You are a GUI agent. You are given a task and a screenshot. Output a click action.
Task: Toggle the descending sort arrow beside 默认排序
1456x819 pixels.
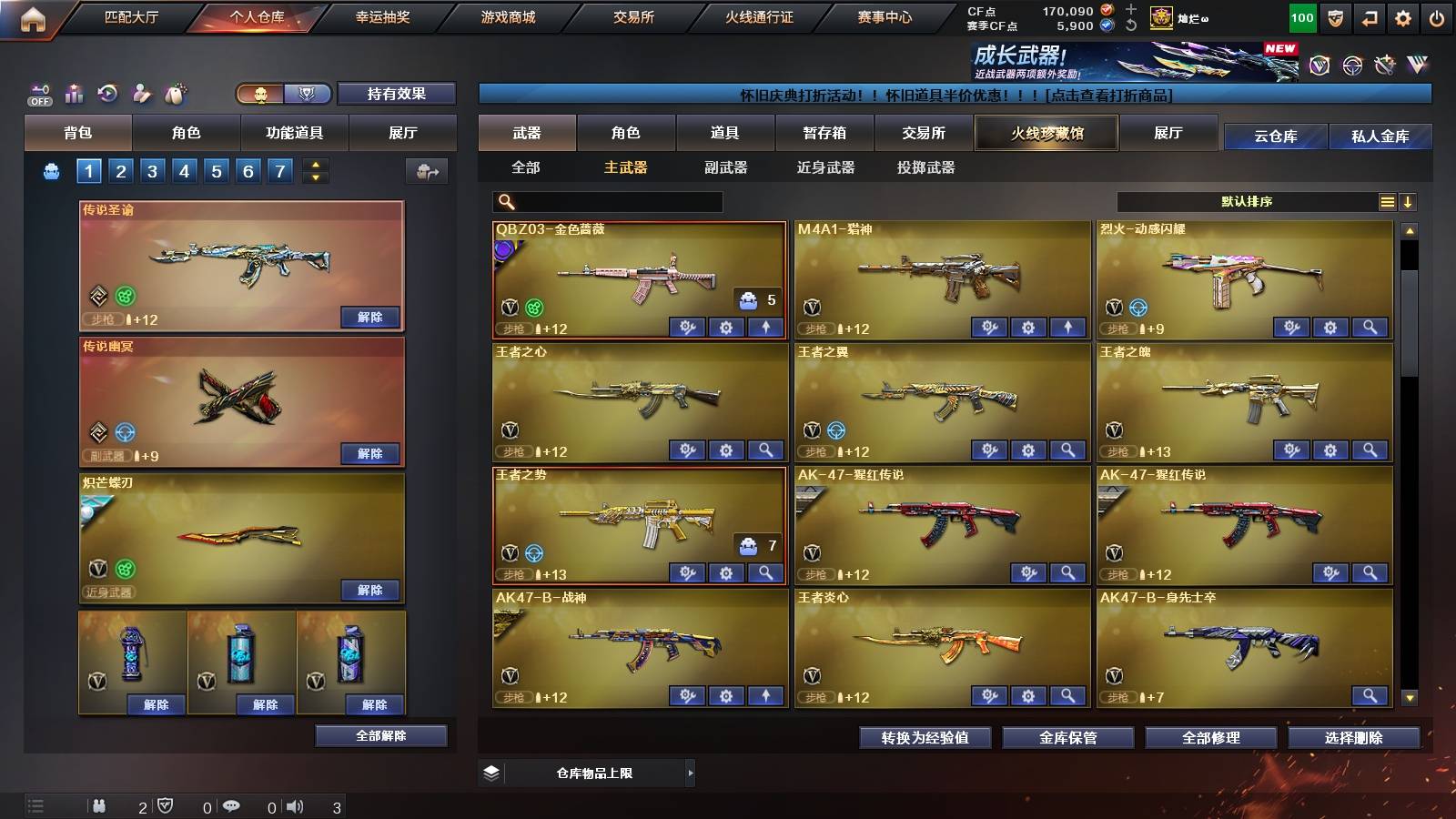pyautogui.click(x=1408, y=201)
